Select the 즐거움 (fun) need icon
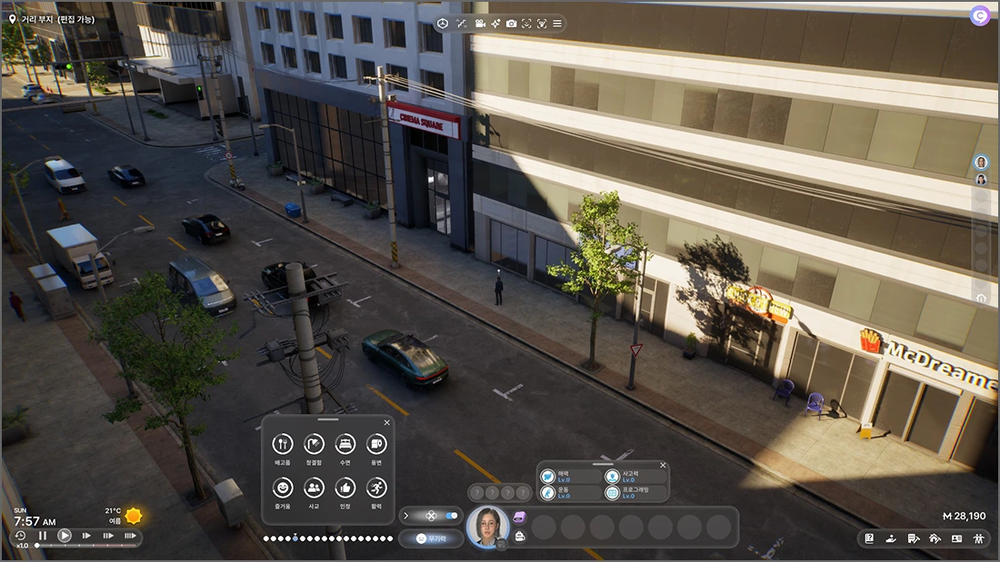 [283, 488]
